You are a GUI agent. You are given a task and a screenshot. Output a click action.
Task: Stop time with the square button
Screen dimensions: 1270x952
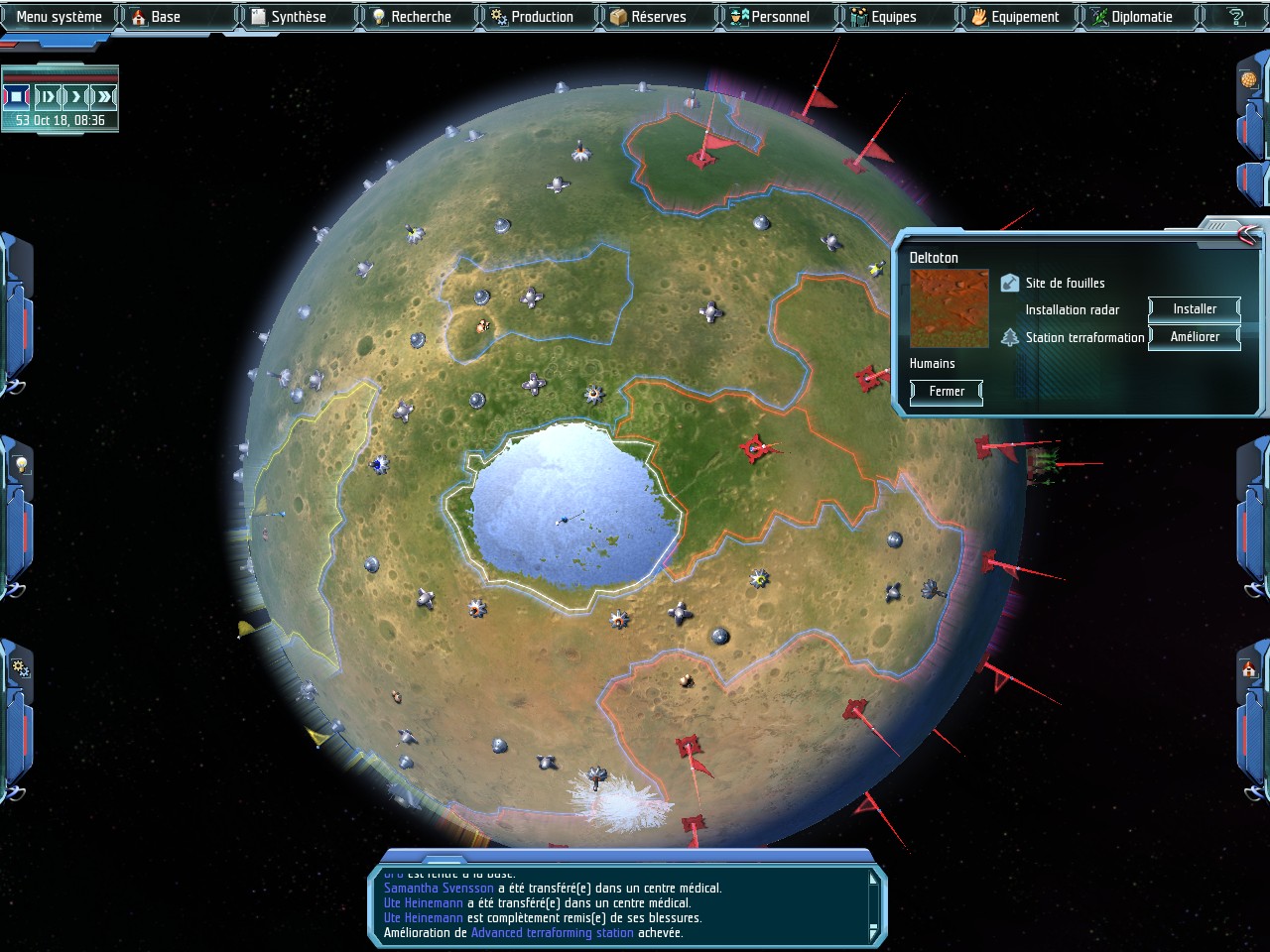[17, 96]
